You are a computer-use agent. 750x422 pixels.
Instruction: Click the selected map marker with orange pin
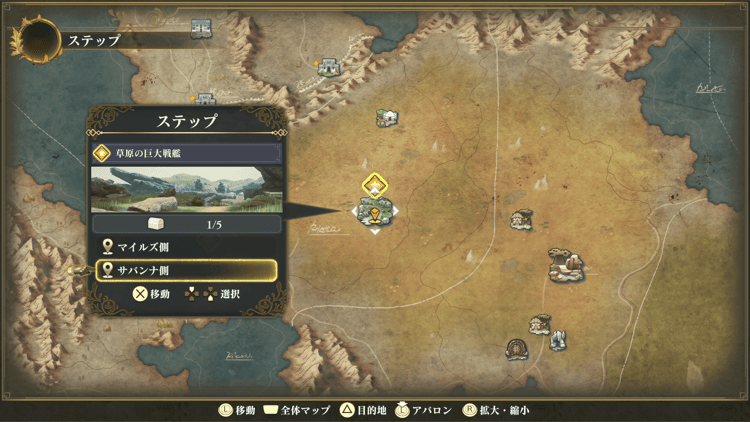pos(374,212)
